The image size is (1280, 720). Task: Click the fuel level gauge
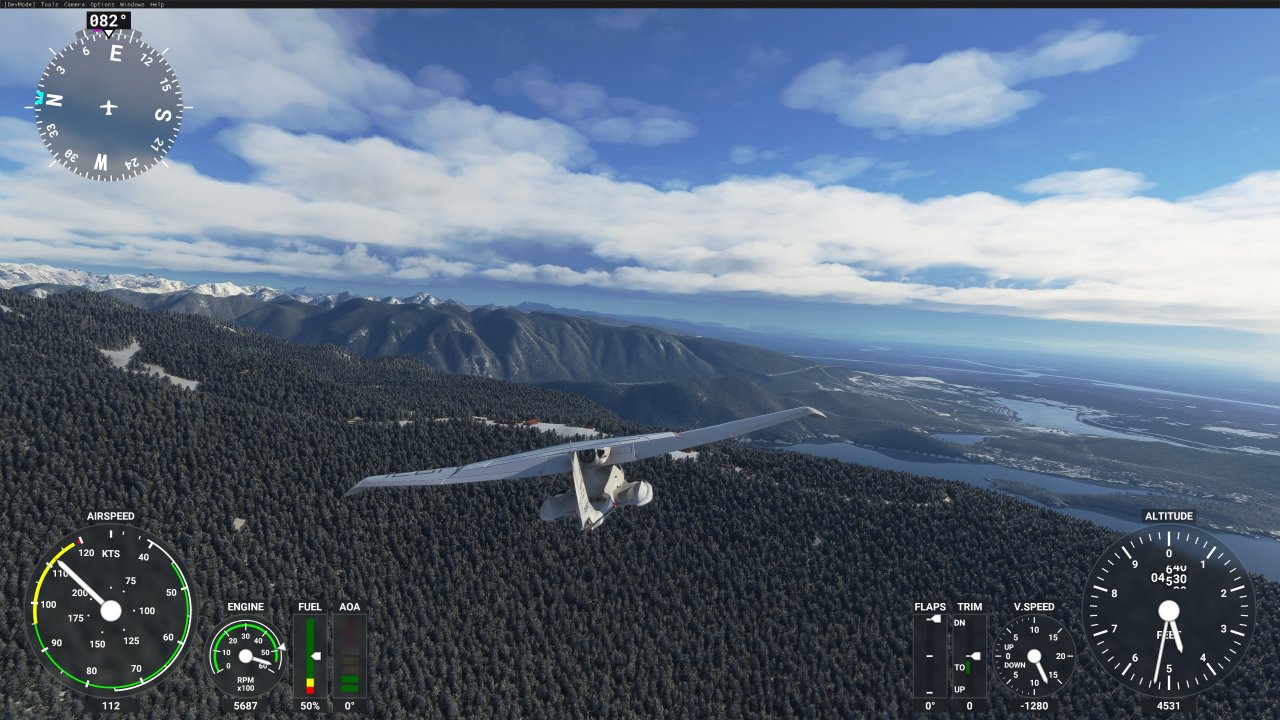click(x=310, y=656)
